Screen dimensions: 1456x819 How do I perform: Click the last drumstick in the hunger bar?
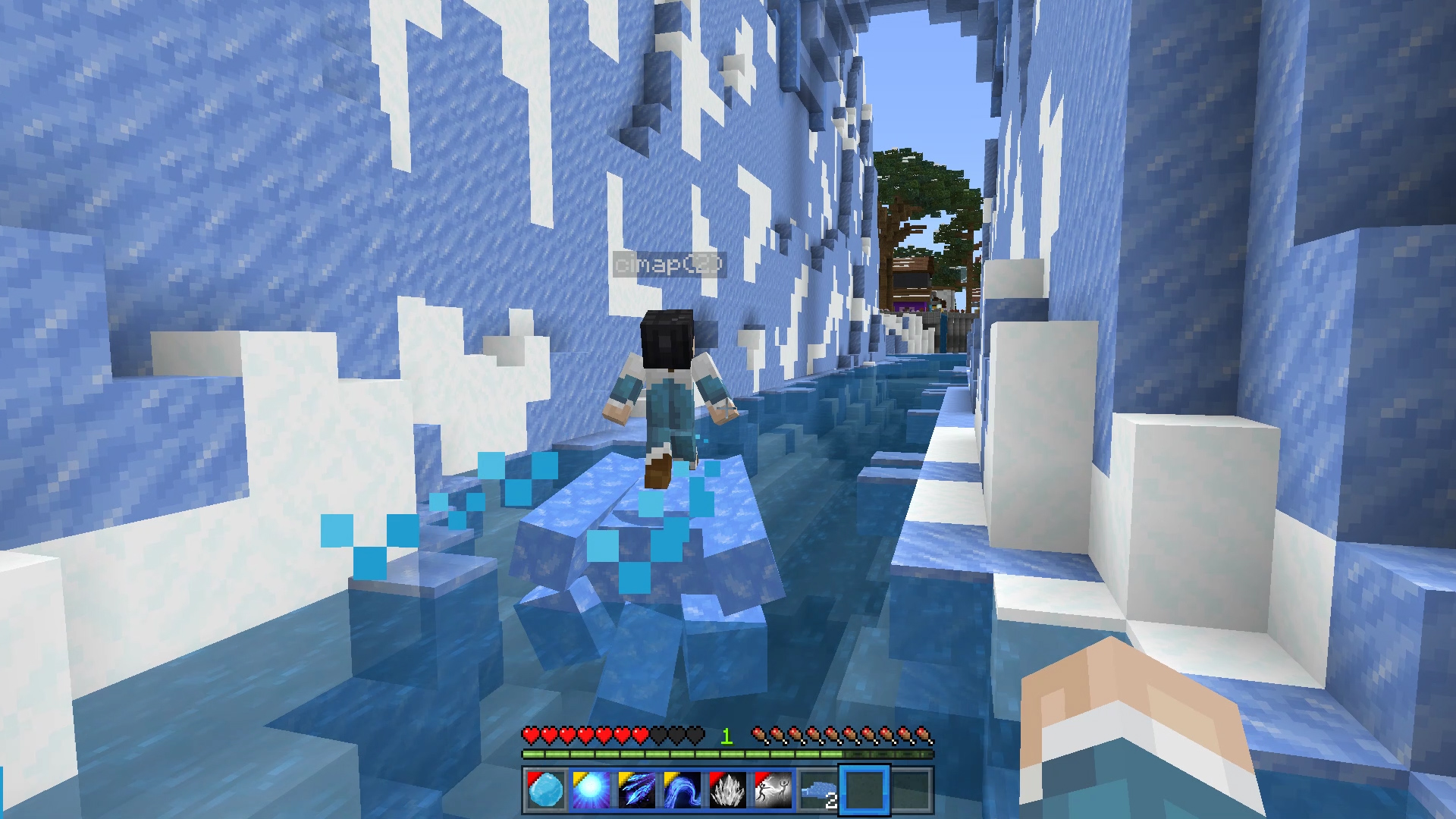tap(923, 735)
